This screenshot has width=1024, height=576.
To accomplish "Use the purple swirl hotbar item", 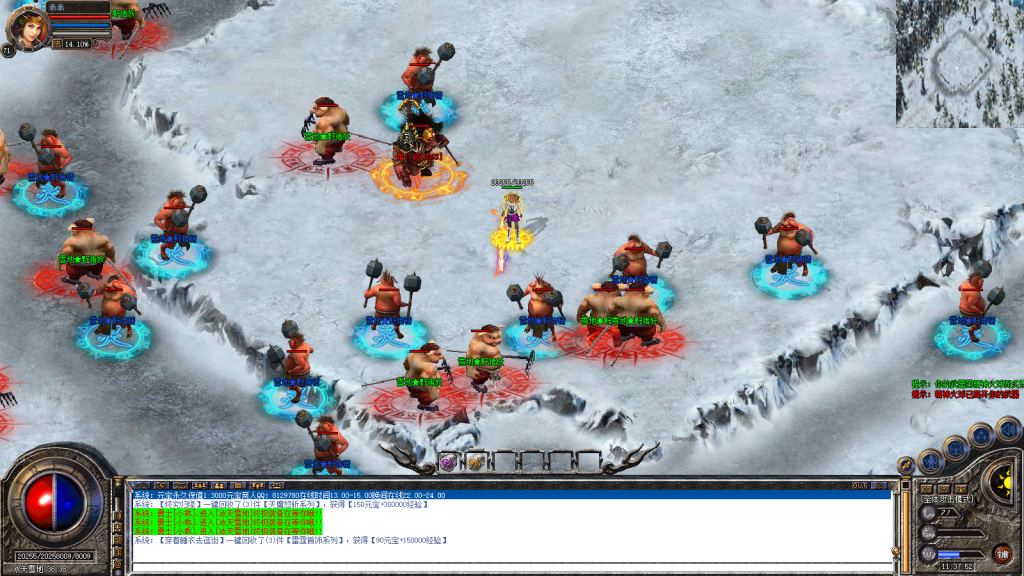I will [447, 461].
